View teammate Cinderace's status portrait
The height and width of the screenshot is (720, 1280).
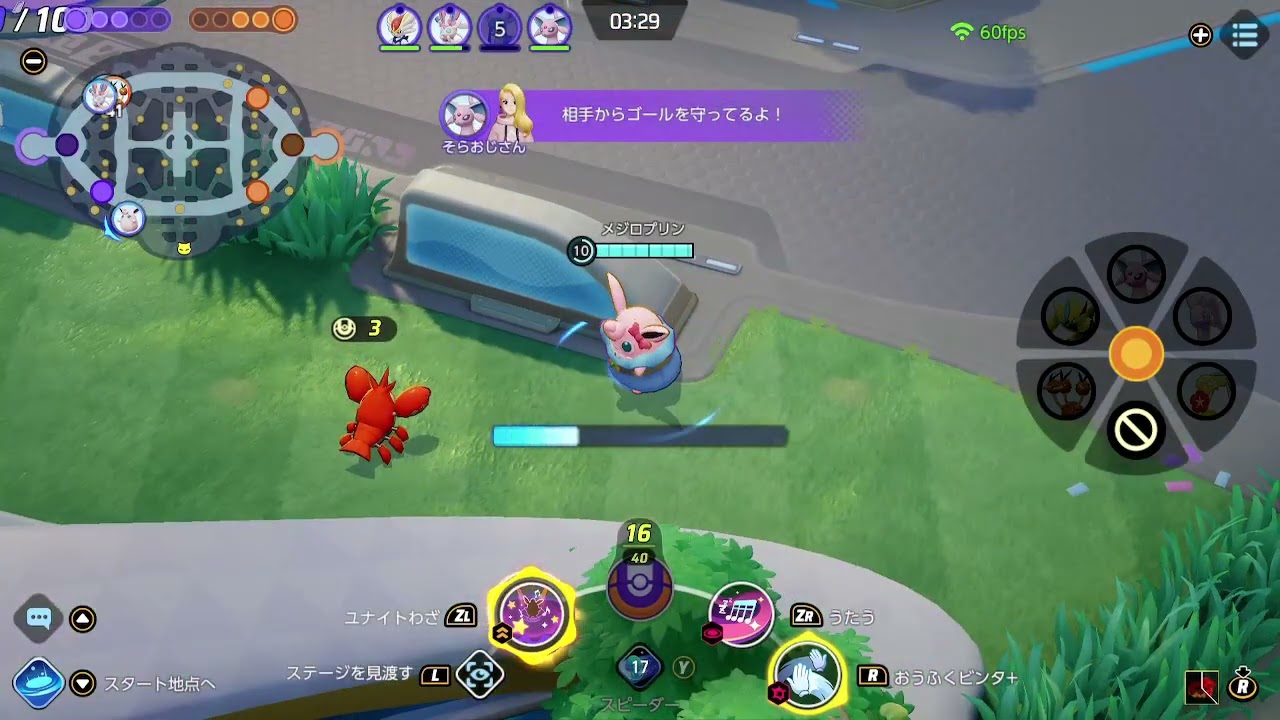pyautogui.click(x=398, y=27)
